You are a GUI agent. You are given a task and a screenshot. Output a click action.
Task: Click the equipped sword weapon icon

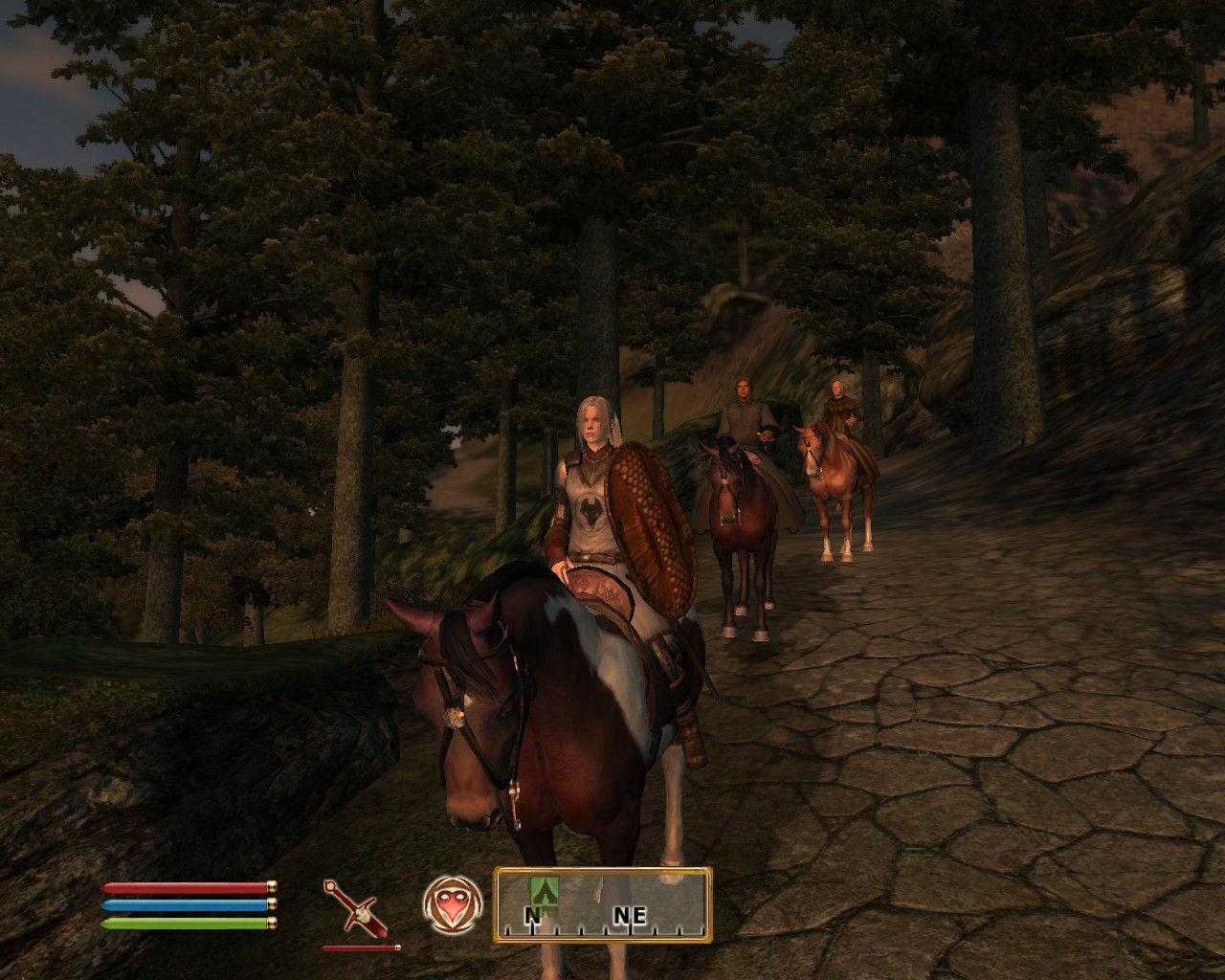point(355,908)
